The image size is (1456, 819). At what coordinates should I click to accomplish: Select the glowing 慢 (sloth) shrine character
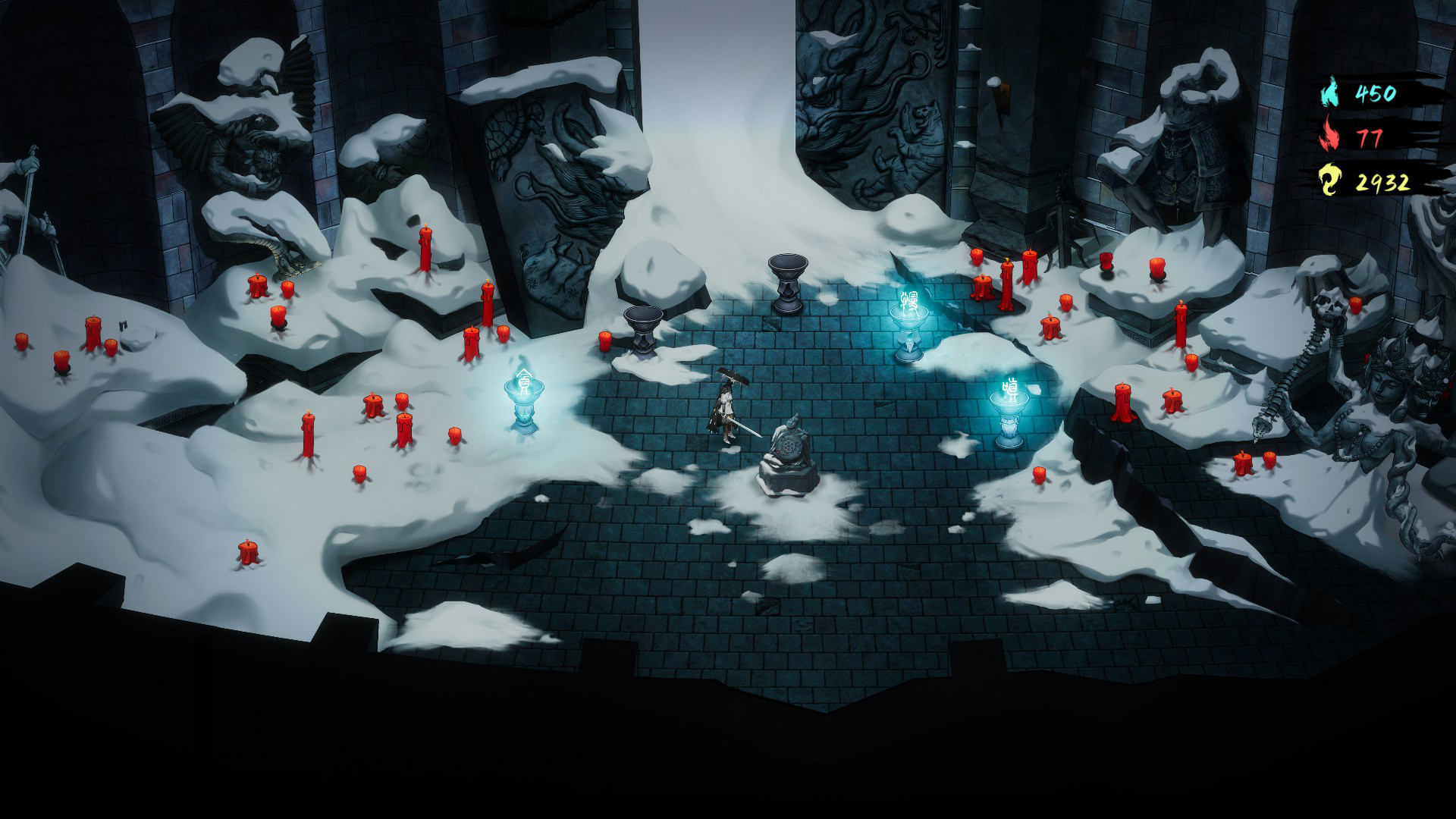click(x=910, y=301)
